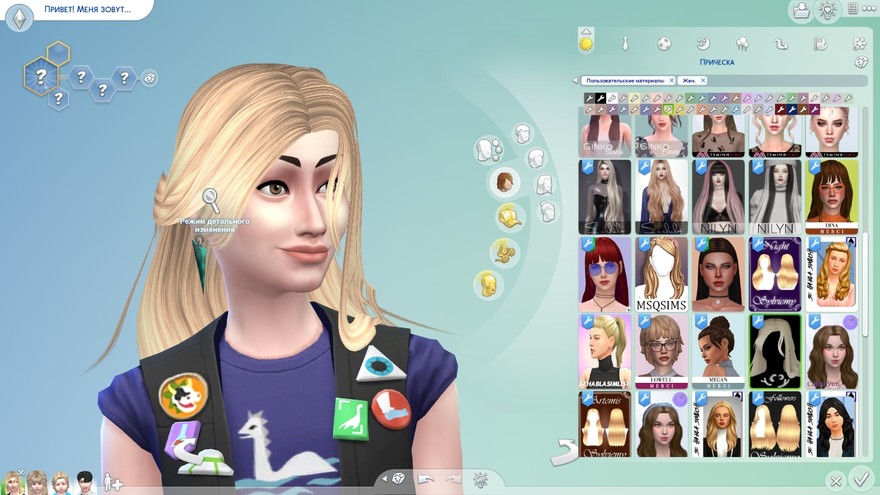The width and height of the screenshot is (880, 495).
Task: Add a new Sim to the household
Action: click(x=113, y=482)
